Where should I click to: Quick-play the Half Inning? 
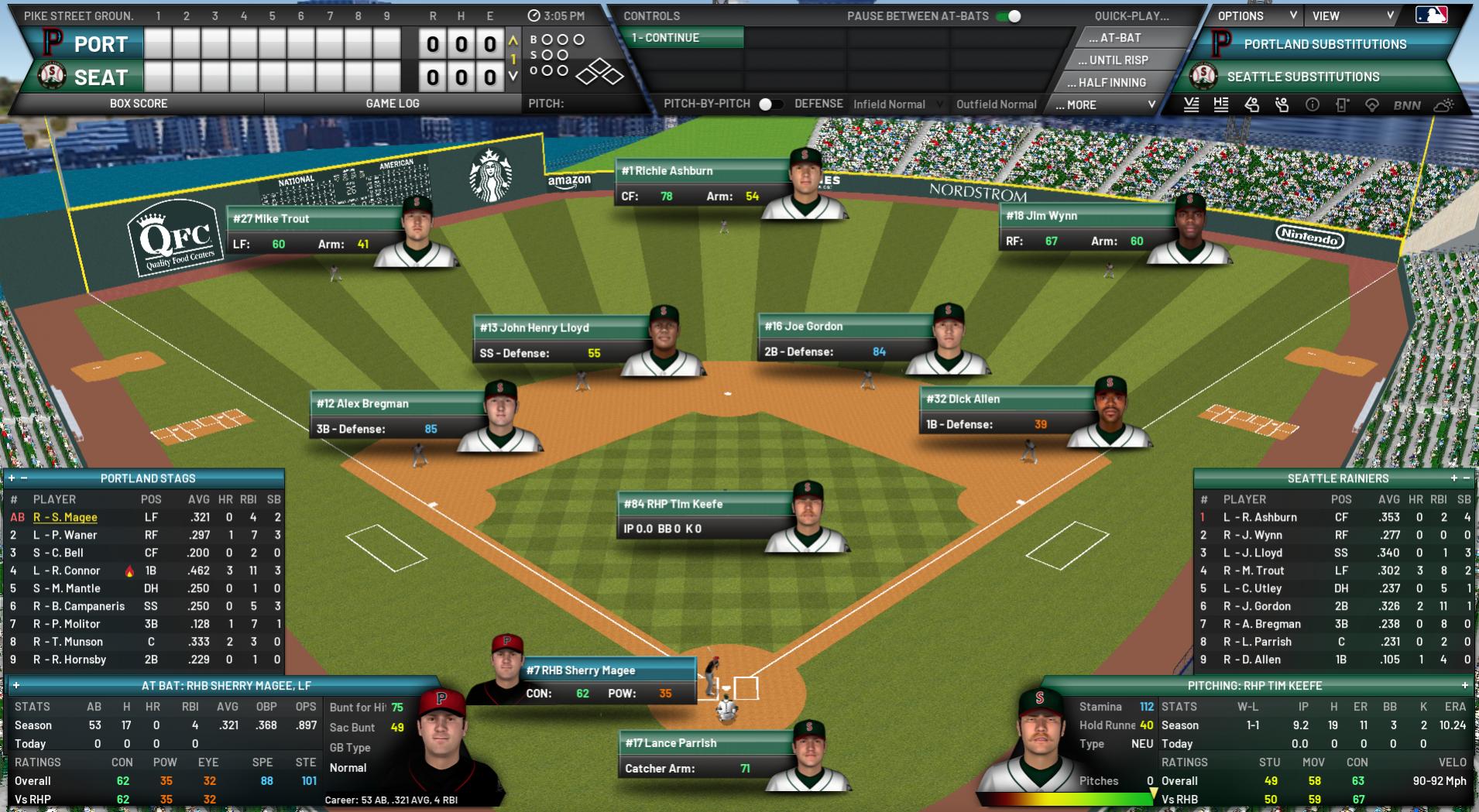1112,83
